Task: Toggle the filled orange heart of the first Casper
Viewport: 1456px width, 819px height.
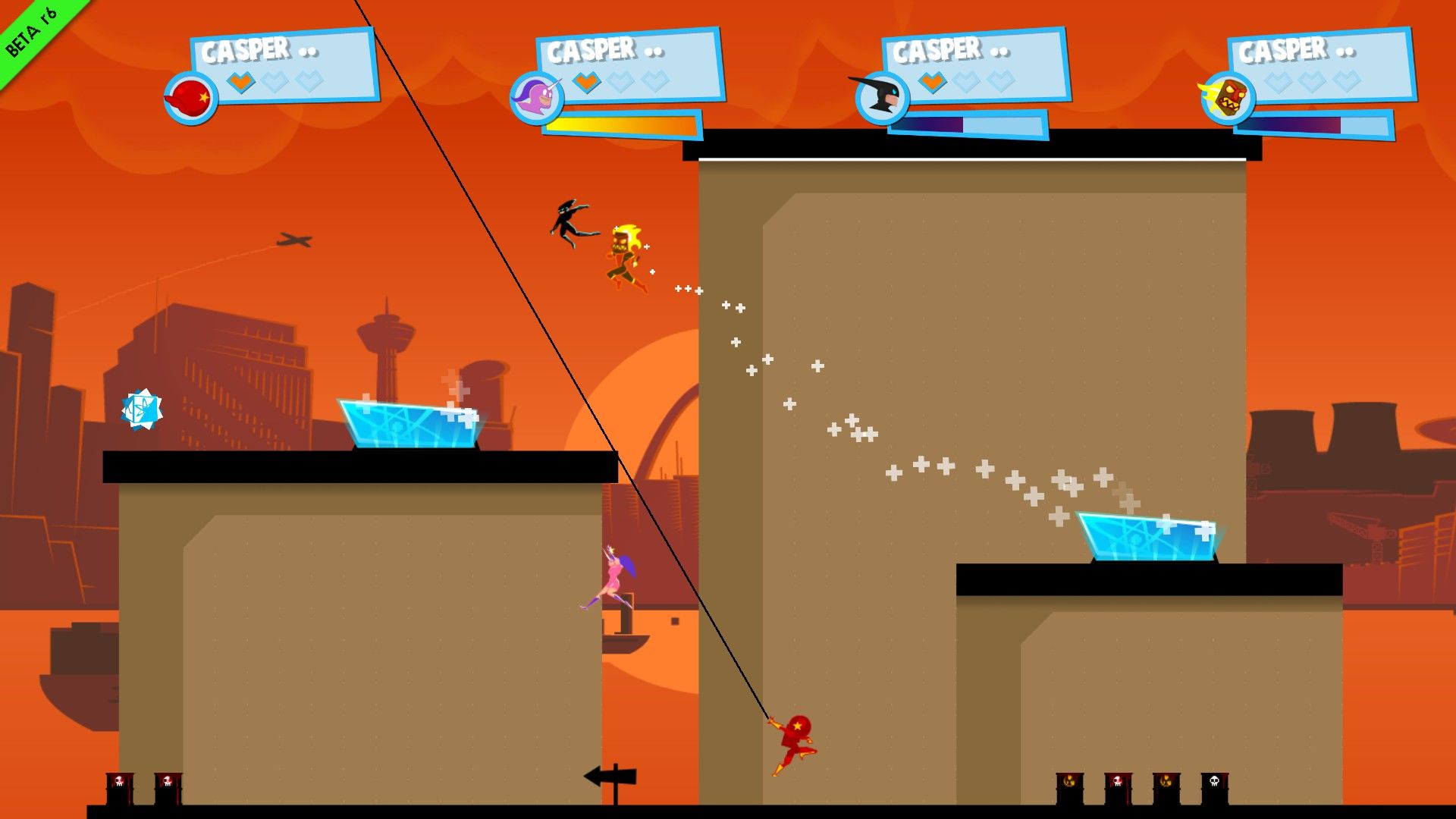Action: (240, 82)
